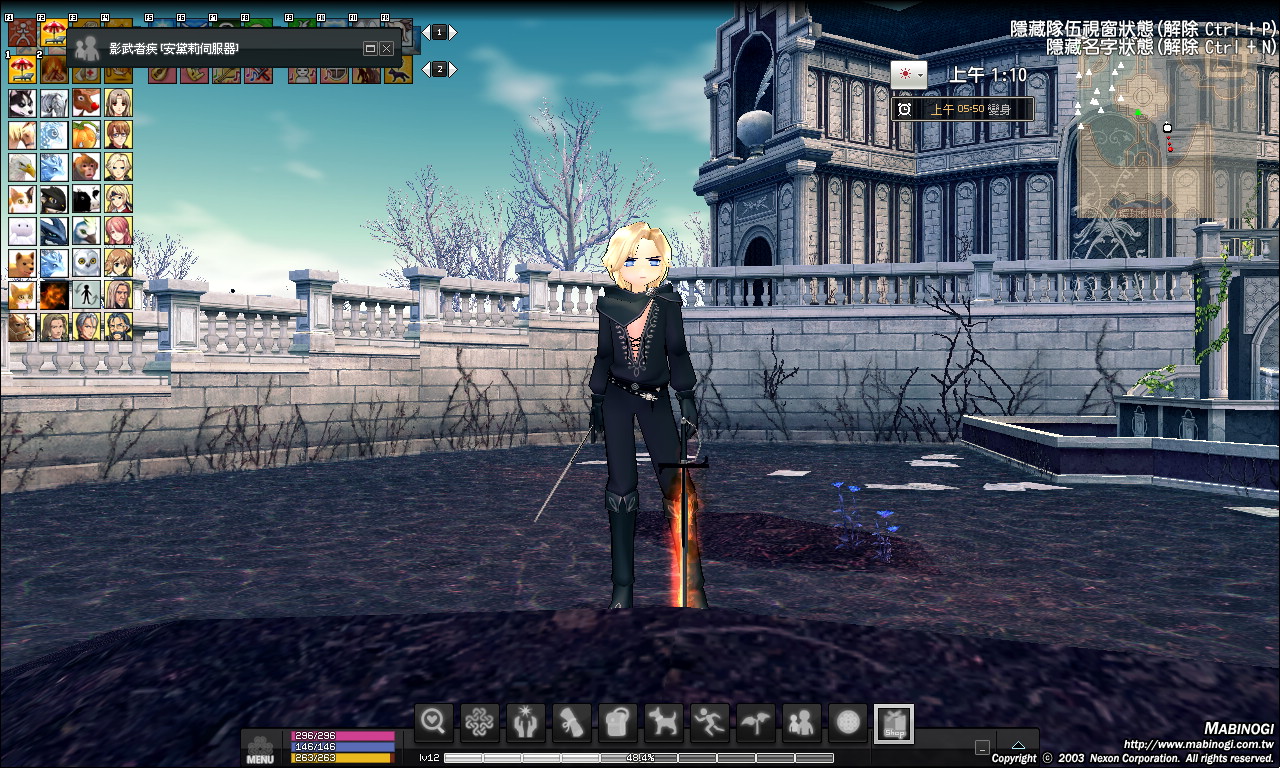Viewport: 1280px width, 768px height.
Task: Close the party window with X
Action: [x=386, y=48]
